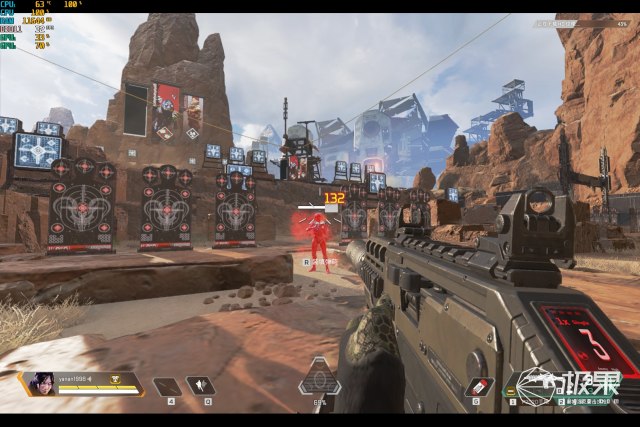Select the health item slot labeled 4
The height and width of the screenshot is (427, 640).
pos(167,386)
